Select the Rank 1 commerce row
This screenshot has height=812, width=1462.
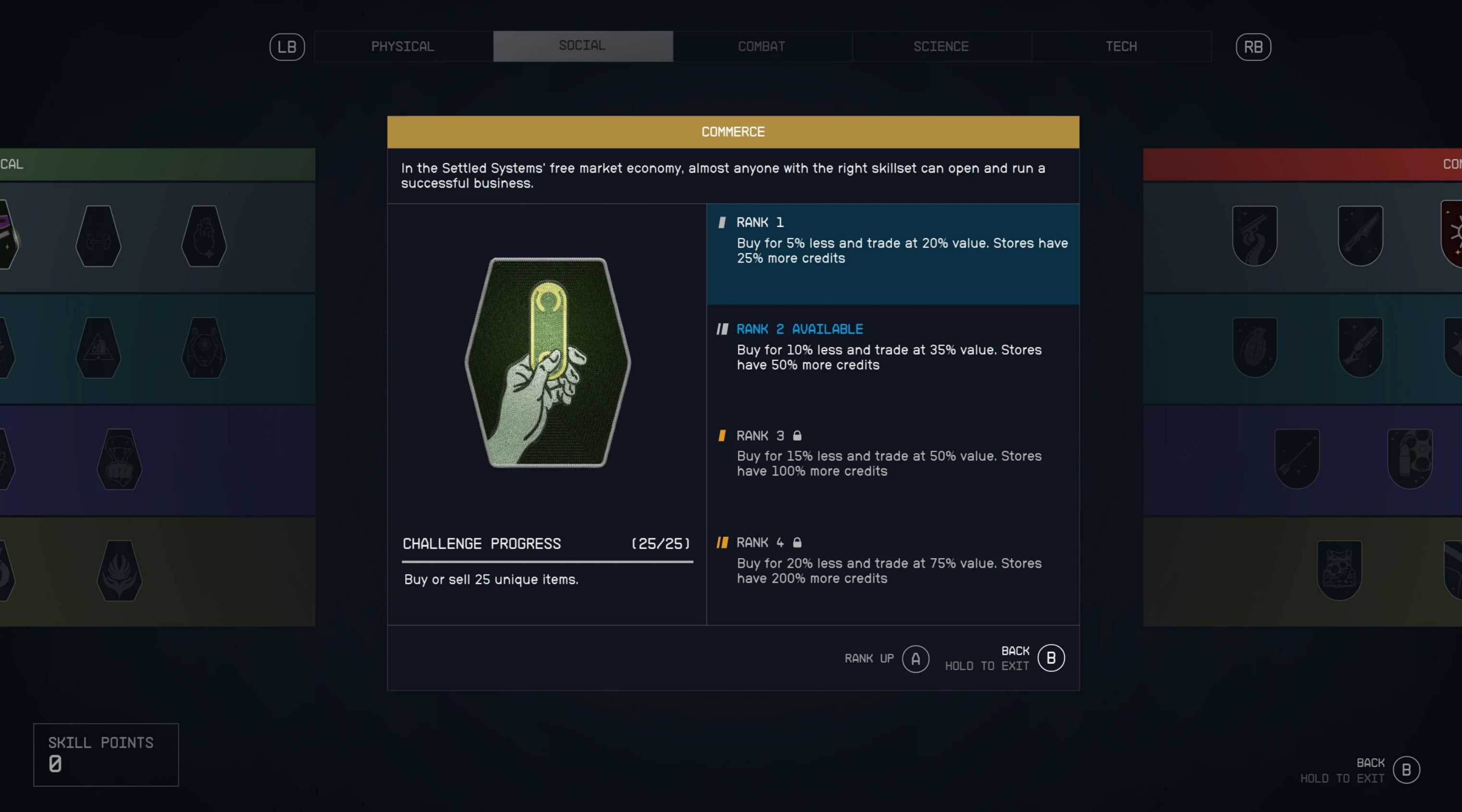892,253
